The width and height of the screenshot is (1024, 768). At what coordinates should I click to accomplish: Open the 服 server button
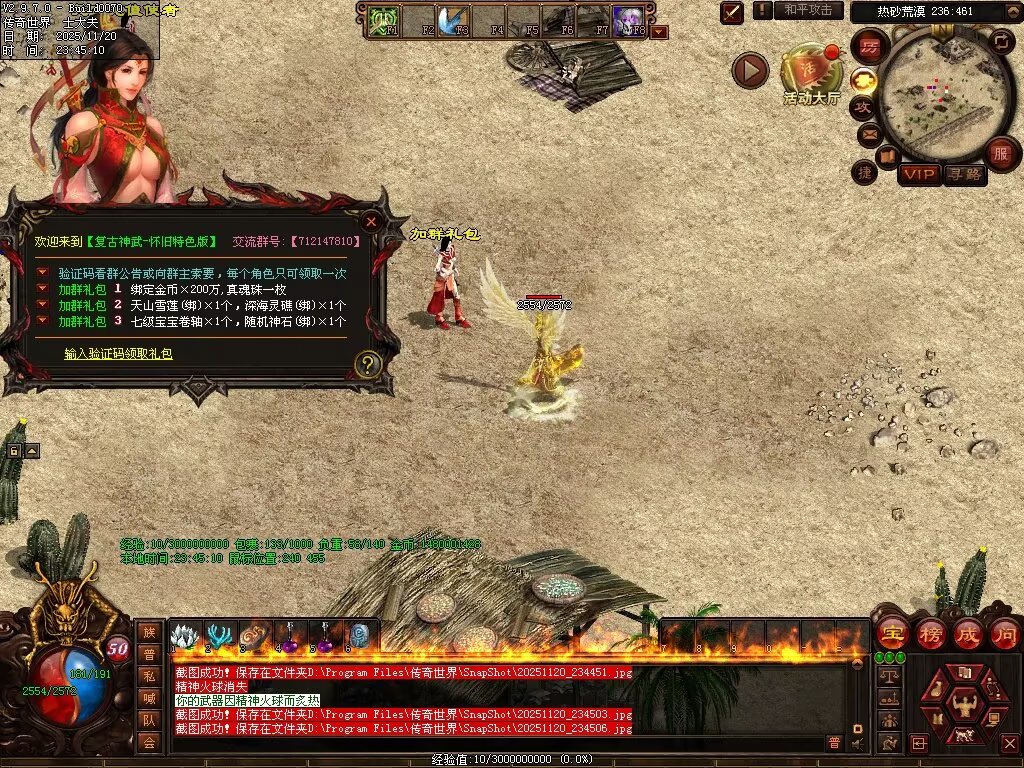click(1000, 154)
